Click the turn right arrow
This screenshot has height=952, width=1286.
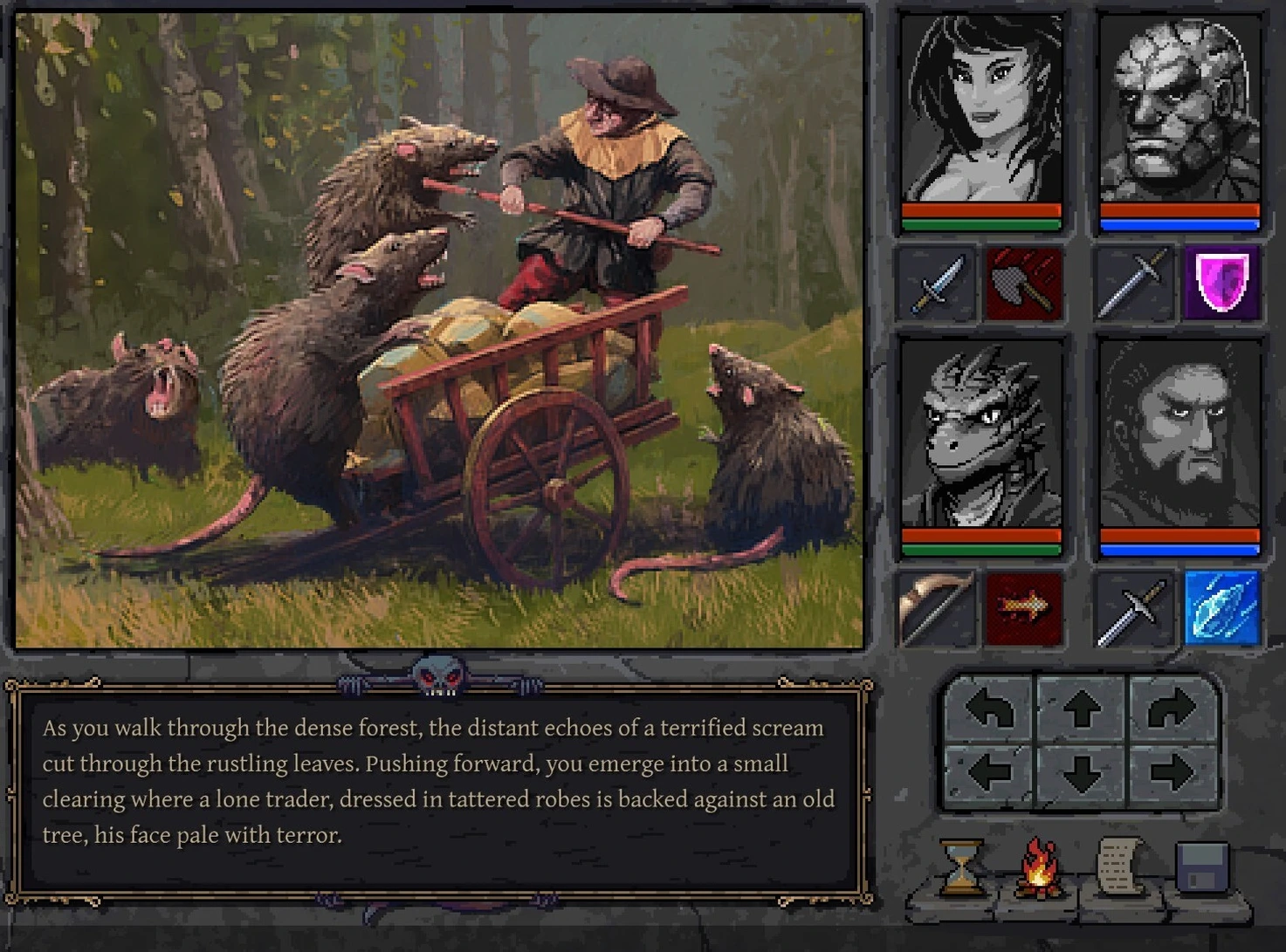coord(1172,709)
